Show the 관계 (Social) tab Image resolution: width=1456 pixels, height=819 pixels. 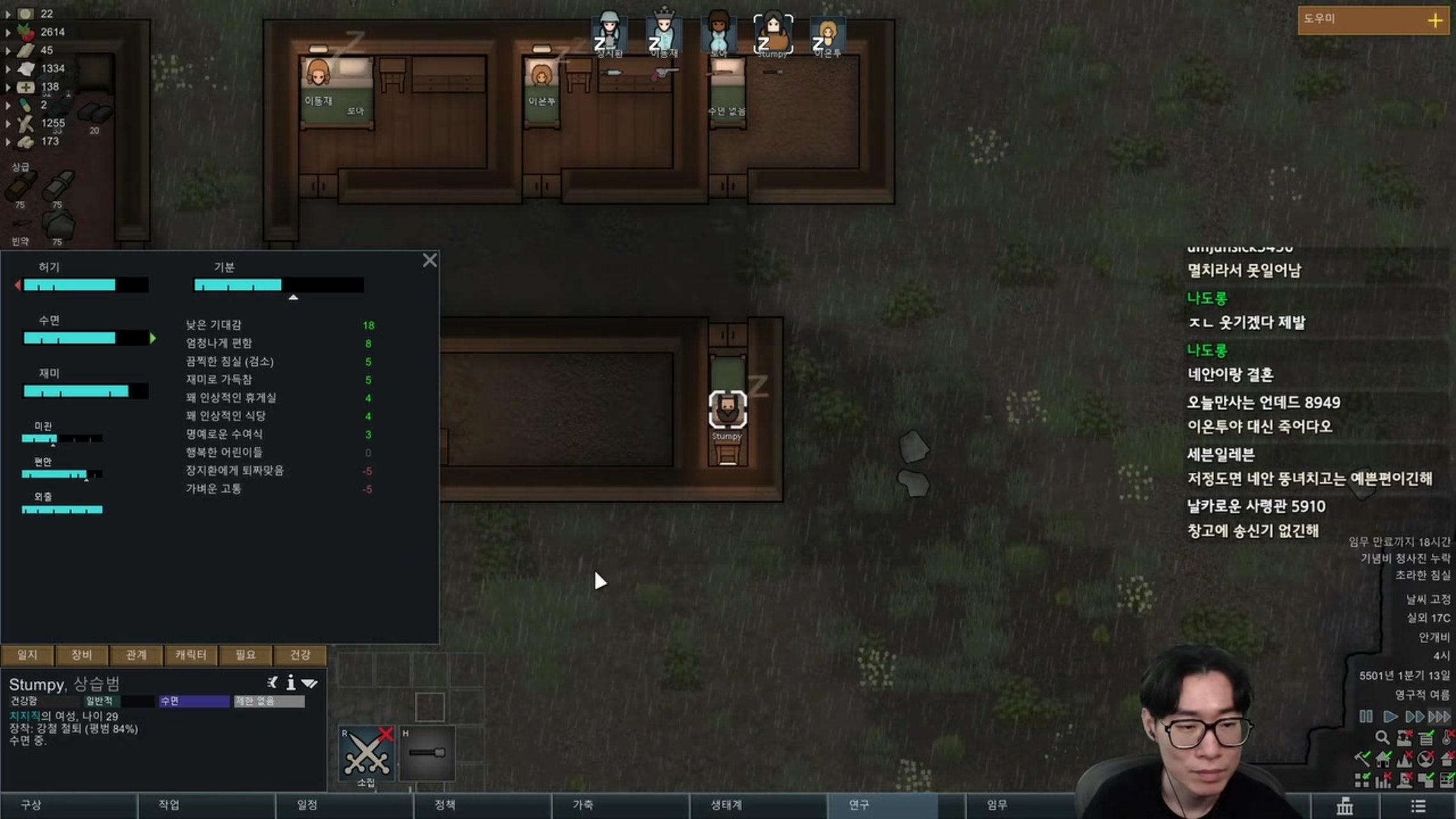click(x=136, y=655)
